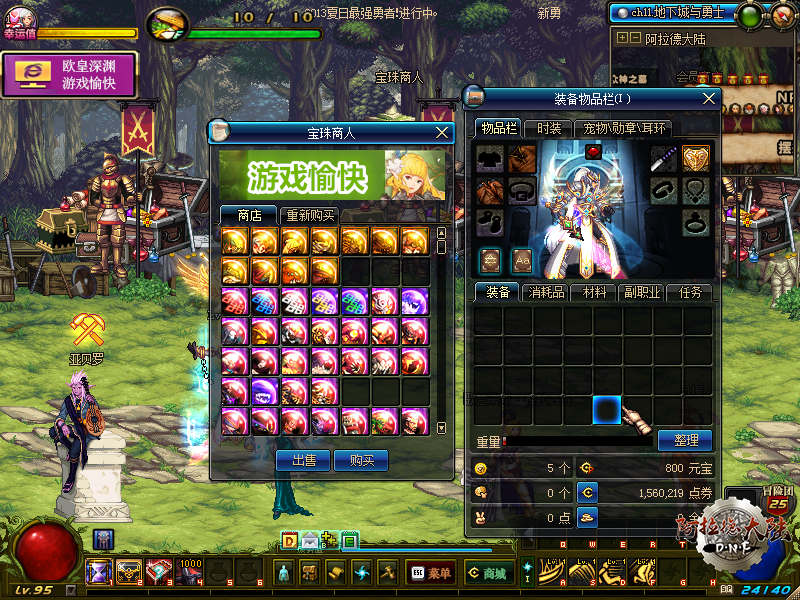Select the golden heart title equipment slot
800x600 pixels.
(696, 158)
